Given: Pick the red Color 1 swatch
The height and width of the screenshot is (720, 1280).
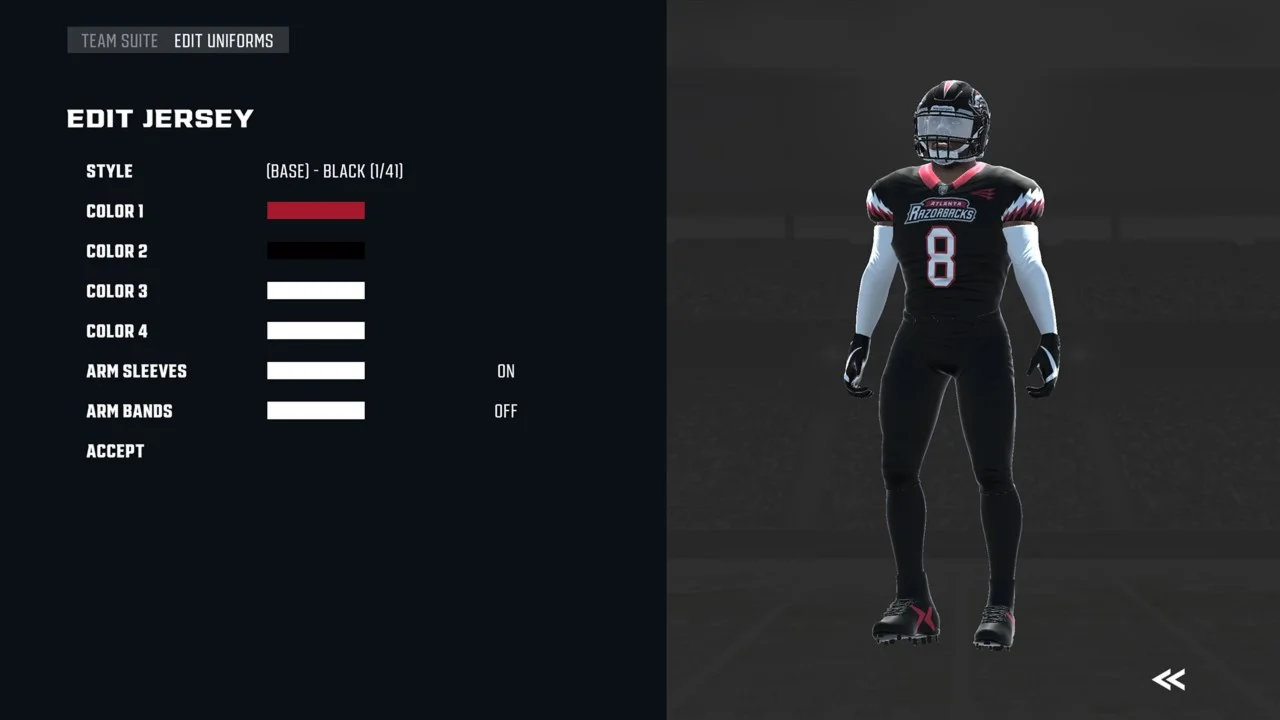Looking at the screenshot, I should tap(316, 211).
